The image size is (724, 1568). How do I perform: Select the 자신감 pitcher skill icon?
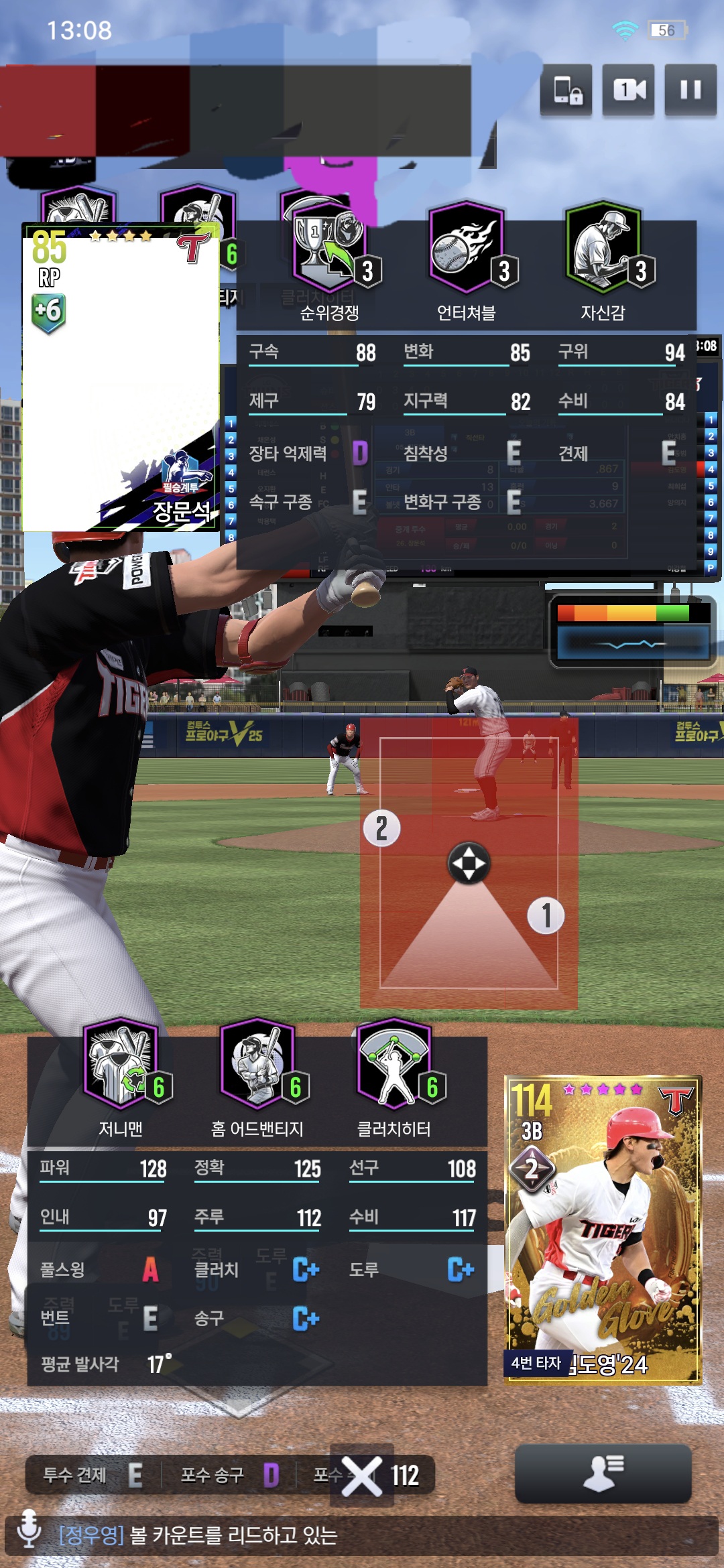coord(603,248)
